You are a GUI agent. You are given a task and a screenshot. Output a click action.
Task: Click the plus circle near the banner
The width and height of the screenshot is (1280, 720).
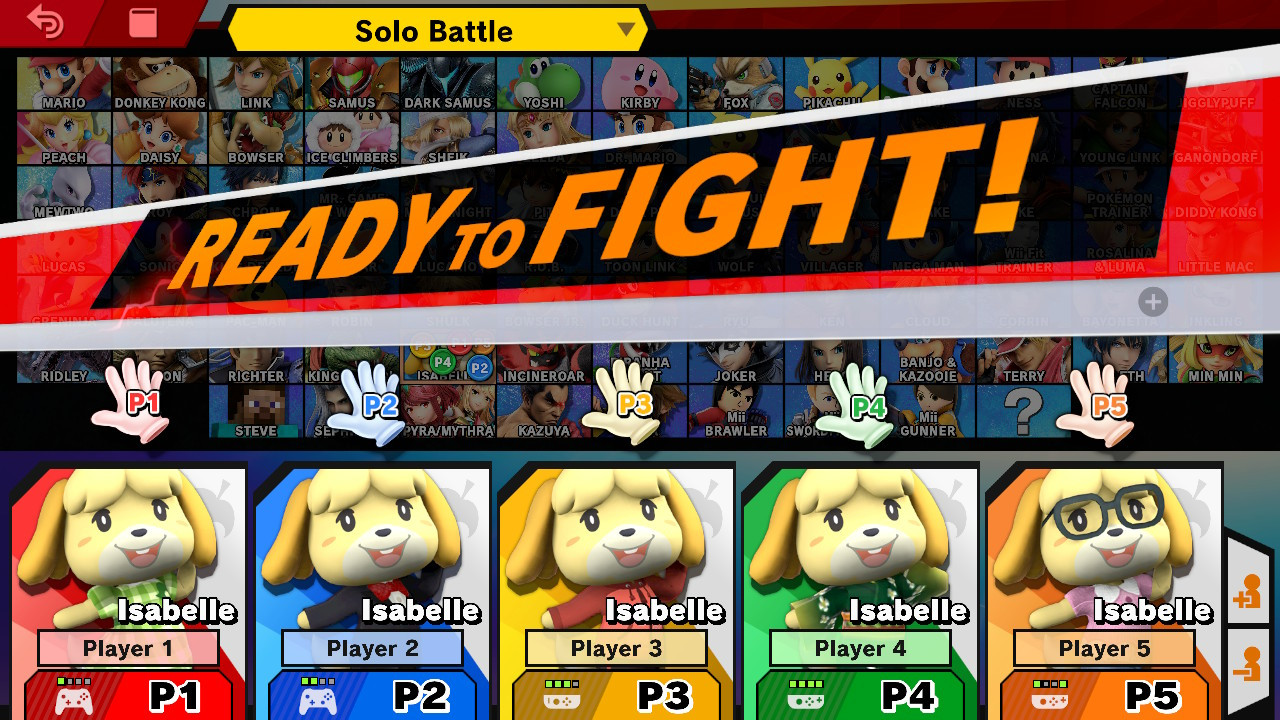click(1152, 302)
